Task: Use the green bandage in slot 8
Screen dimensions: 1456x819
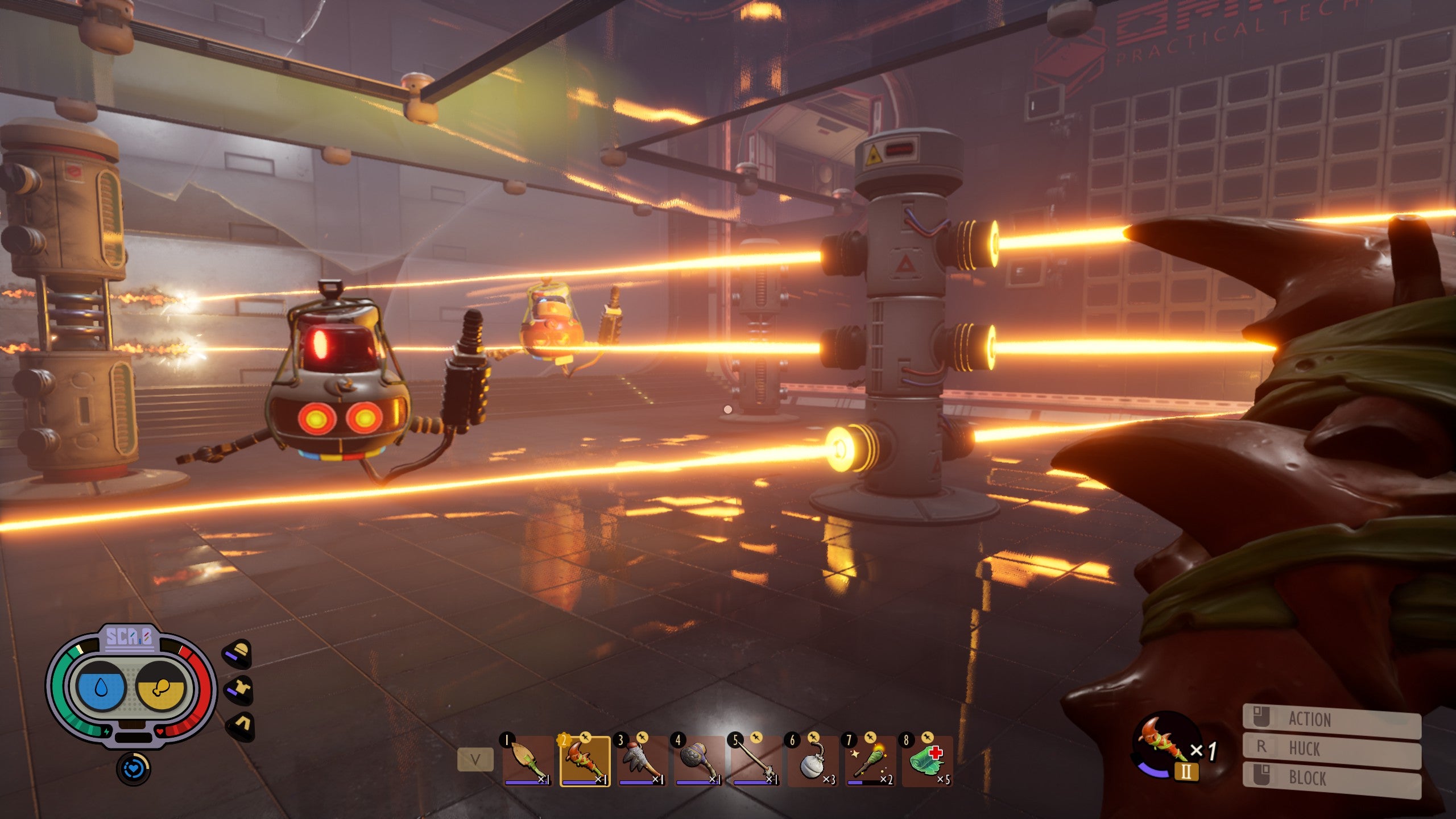Action: pyautogui.click(x=927, y=761)
